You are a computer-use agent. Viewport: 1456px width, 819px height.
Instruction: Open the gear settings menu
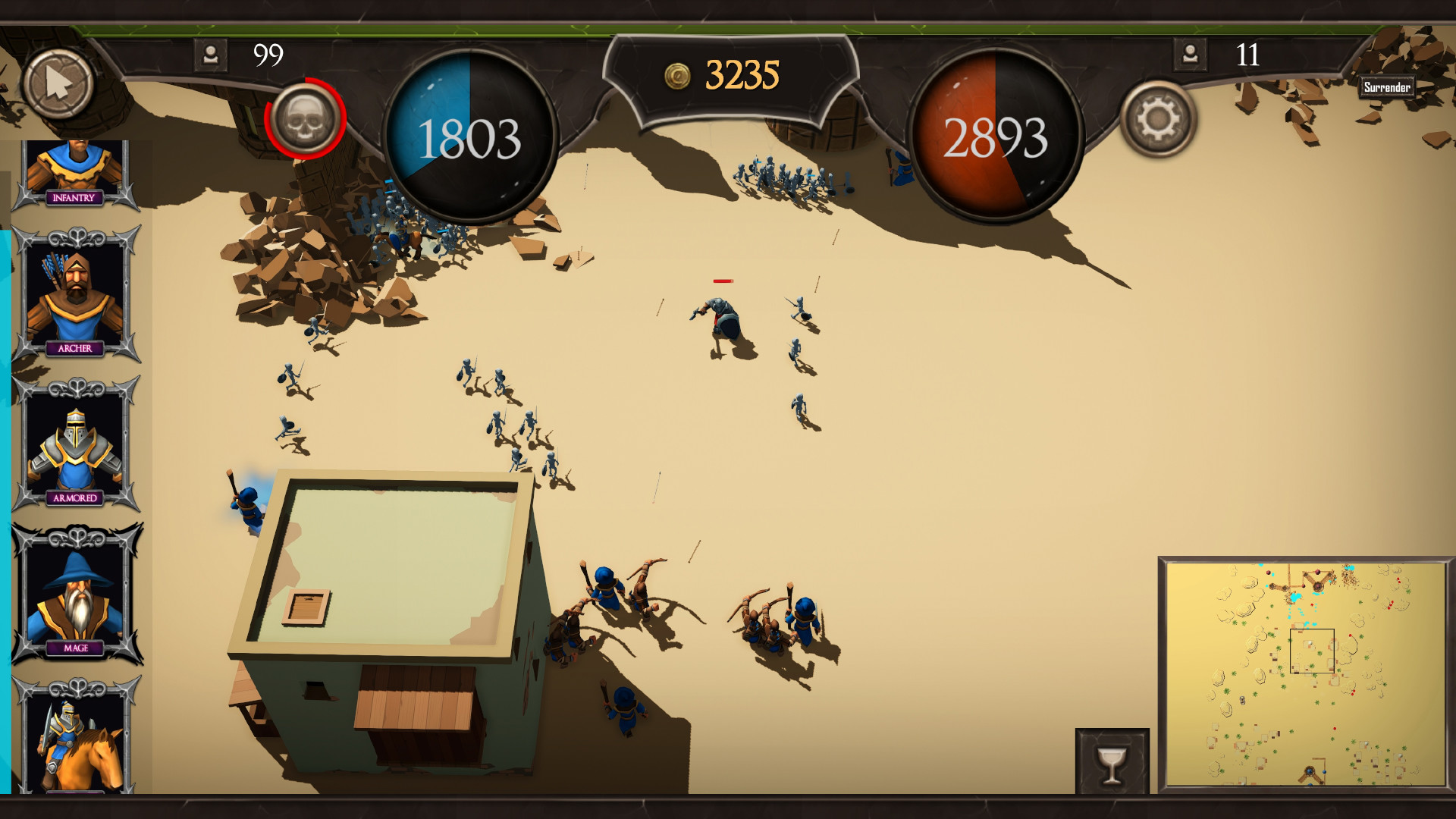coord(1157,119)
